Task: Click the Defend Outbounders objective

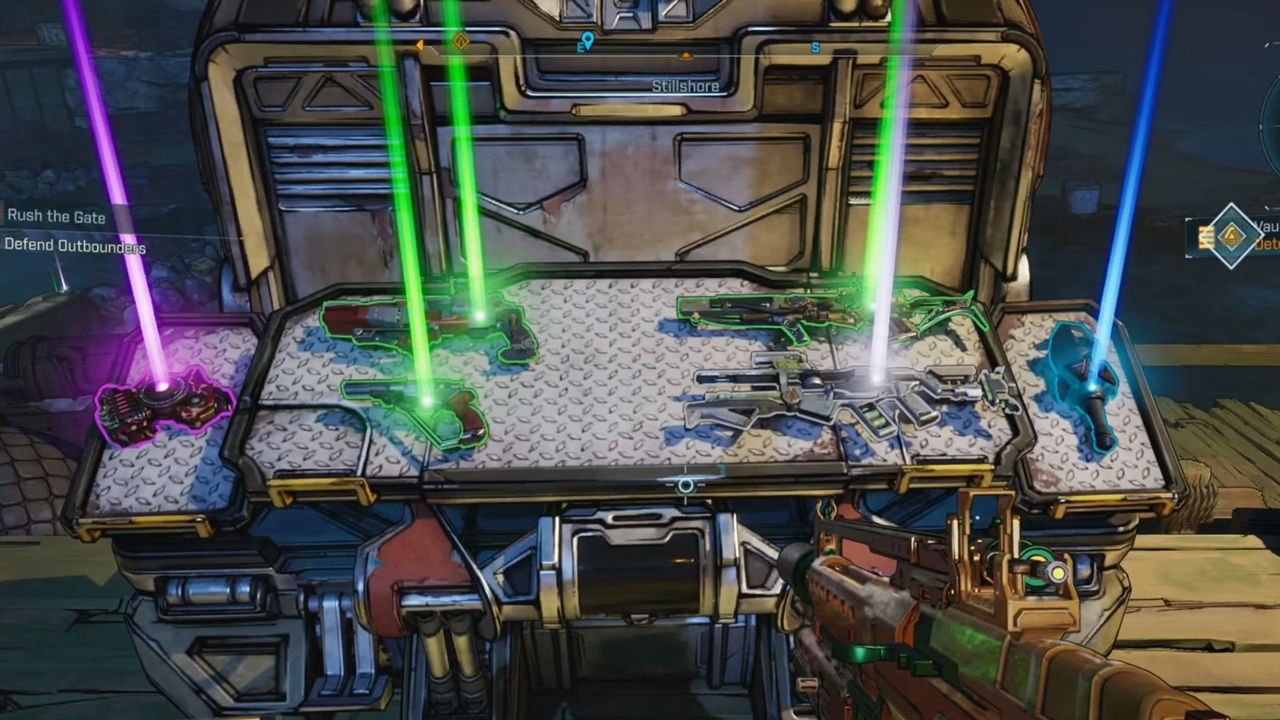Action: 75,246
